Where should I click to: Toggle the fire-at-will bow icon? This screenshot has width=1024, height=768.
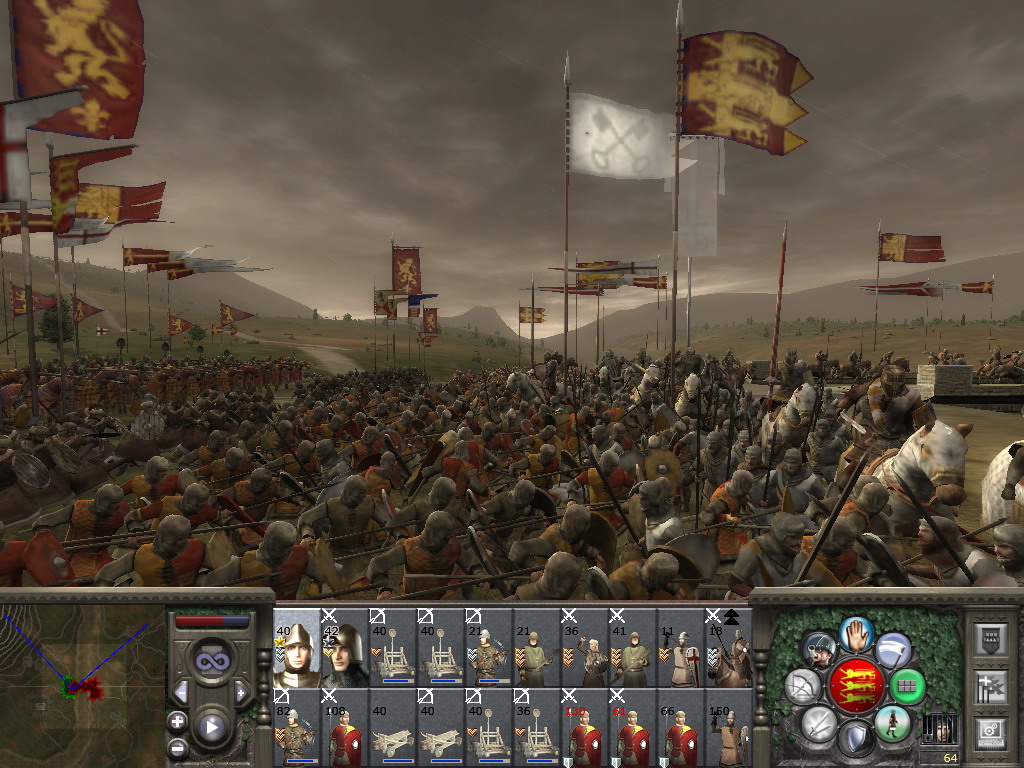[x=805, y=686]
